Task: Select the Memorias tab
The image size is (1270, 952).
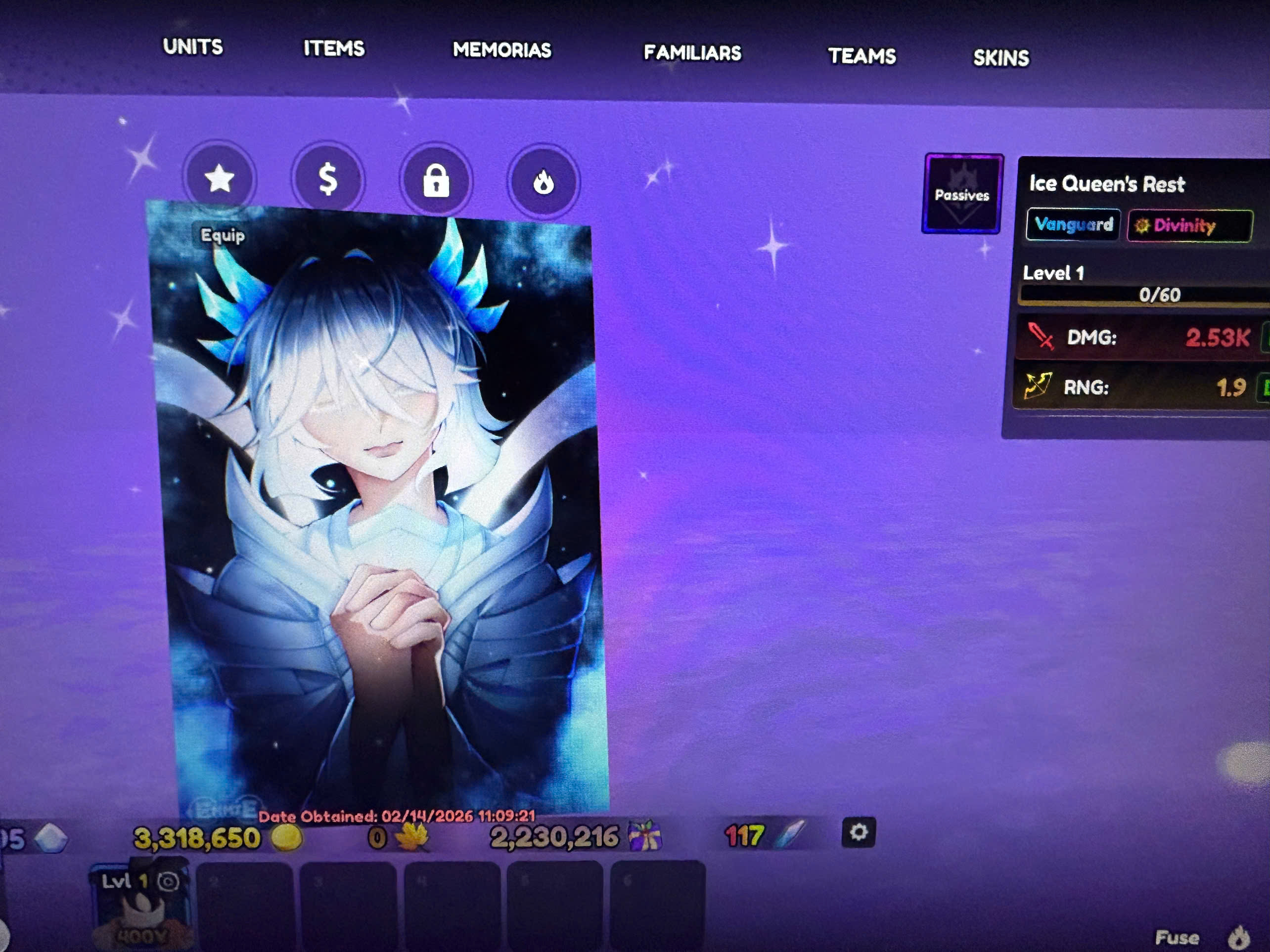Action: click(x=502, y=50)
